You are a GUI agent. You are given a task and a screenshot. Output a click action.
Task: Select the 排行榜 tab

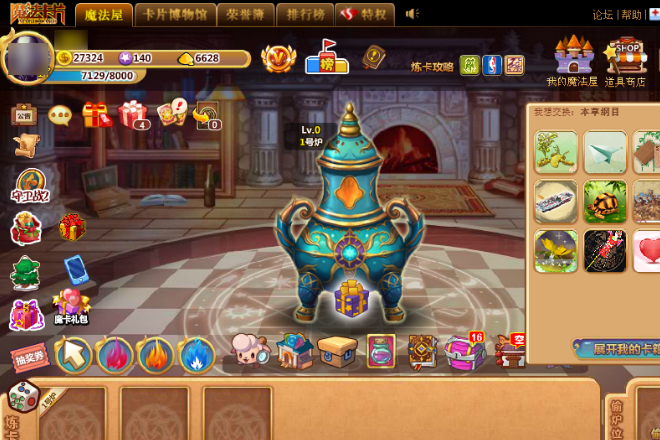[x=305, y=14]
